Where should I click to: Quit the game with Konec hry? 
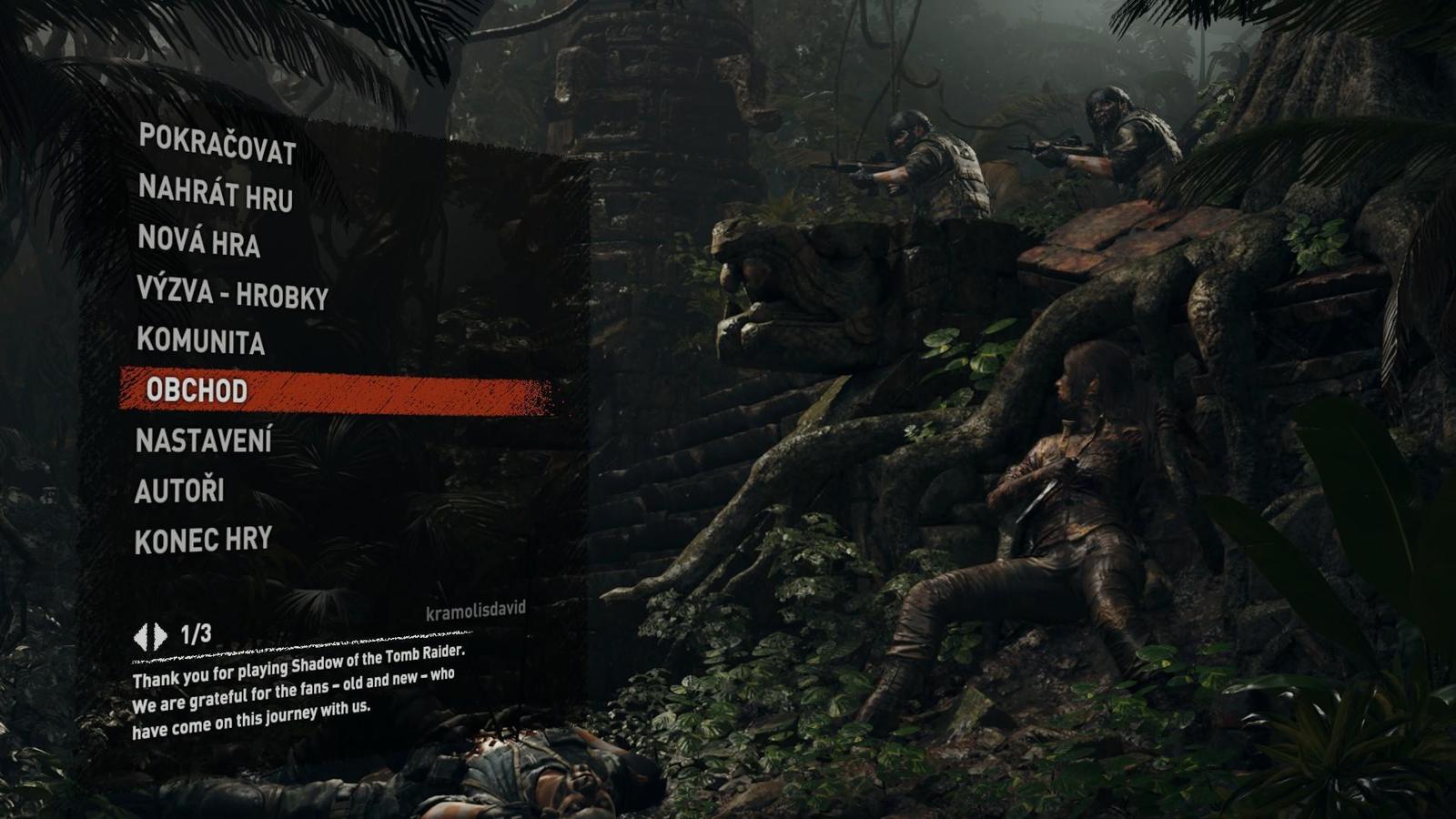pyautogui.click(x=202, y=541)
